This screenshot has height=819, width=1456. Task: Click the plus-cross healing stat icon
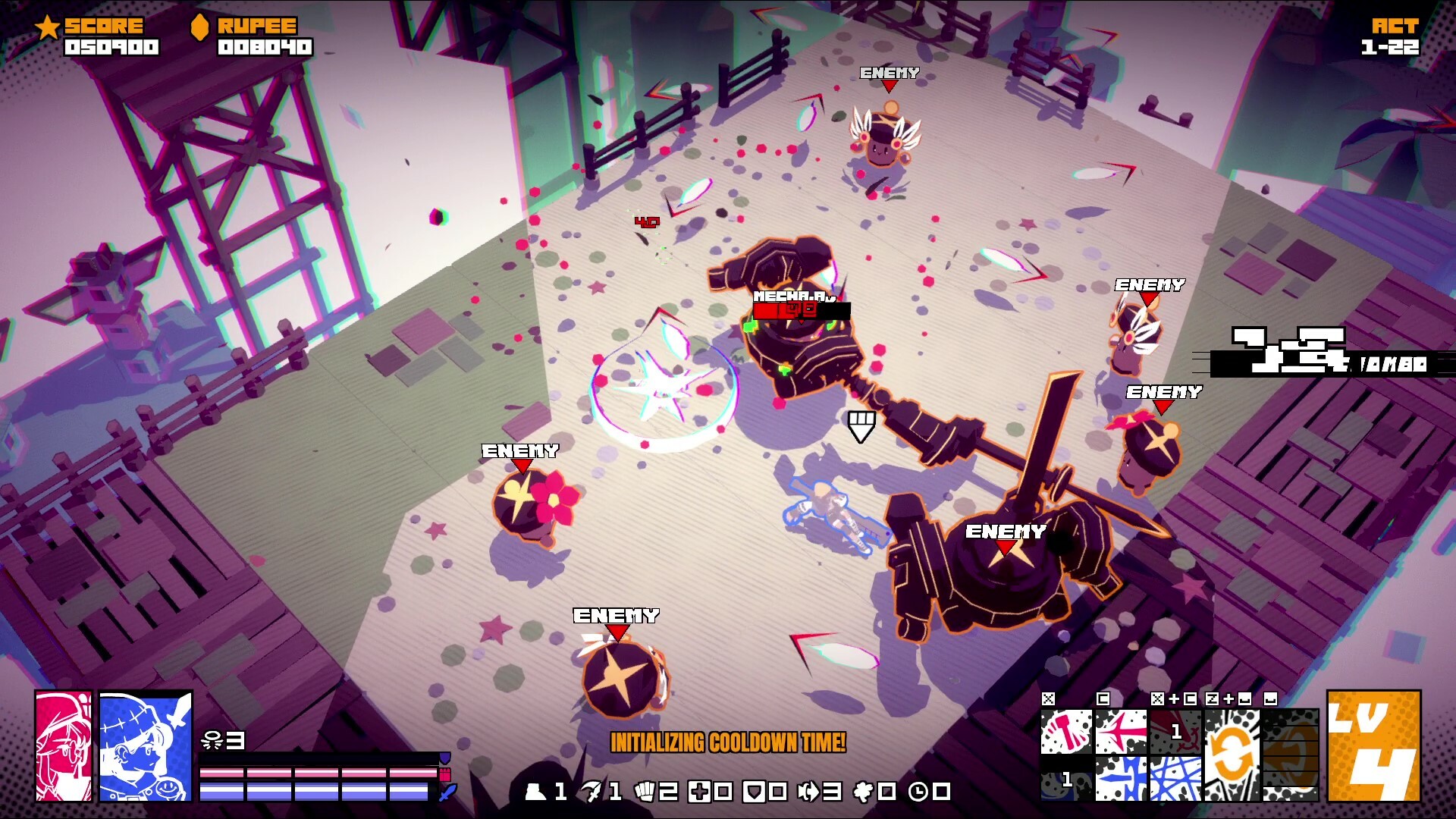(699, 792)
